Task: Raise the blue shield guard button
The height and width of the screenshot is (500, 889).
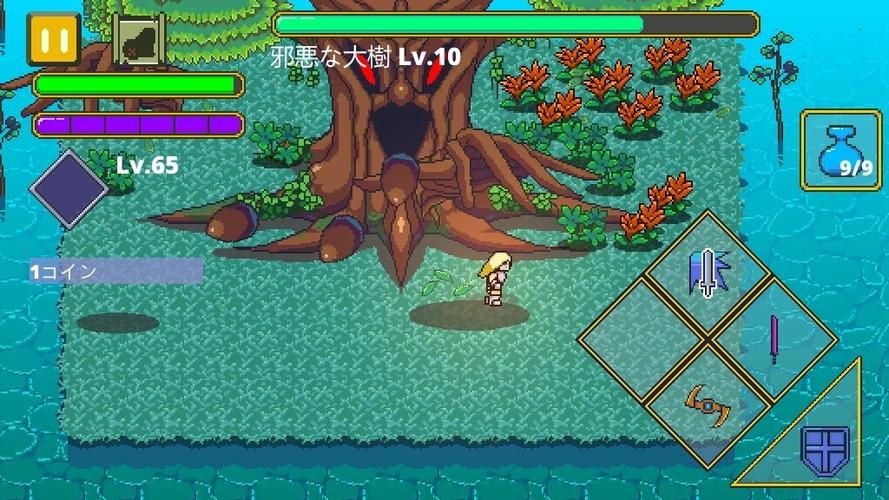Action: pyautogui.click(x=825, y=451)
